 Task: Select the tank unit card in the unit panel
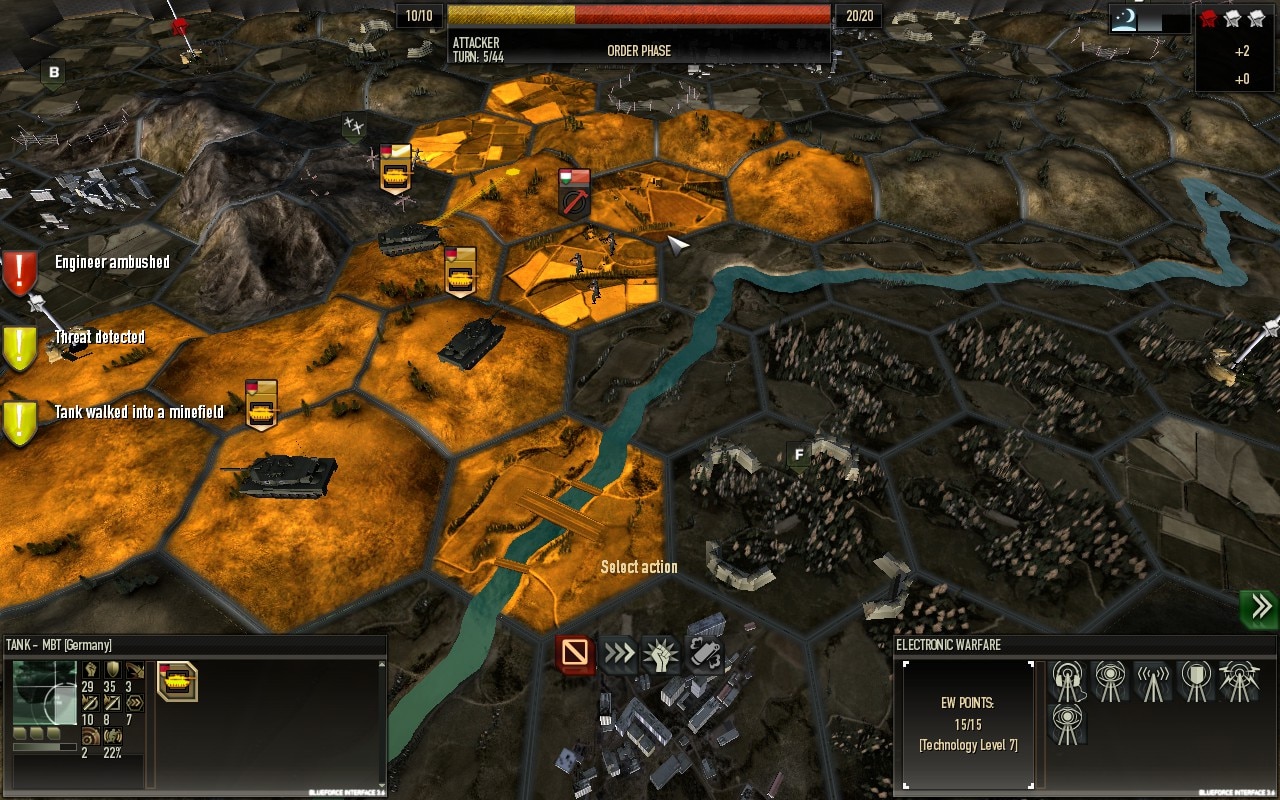point(177,681)
